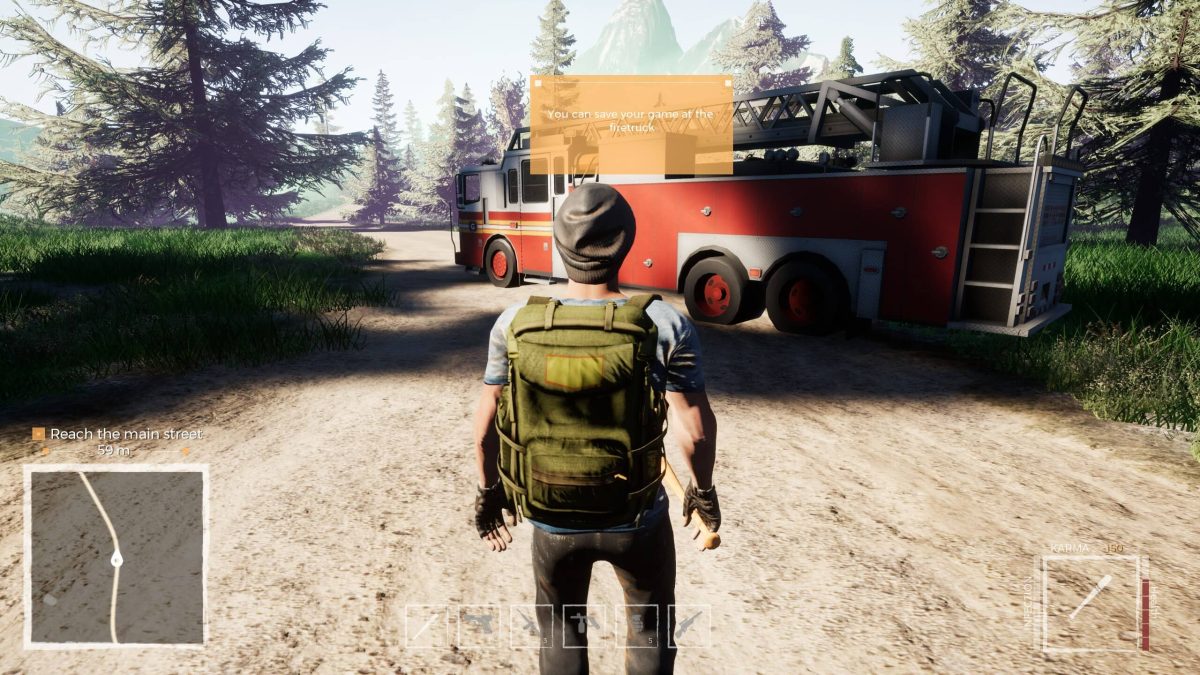Click the equipped baseball bat weapon box
Viewport: 1200px width, 675px height.
(1091, 603)
